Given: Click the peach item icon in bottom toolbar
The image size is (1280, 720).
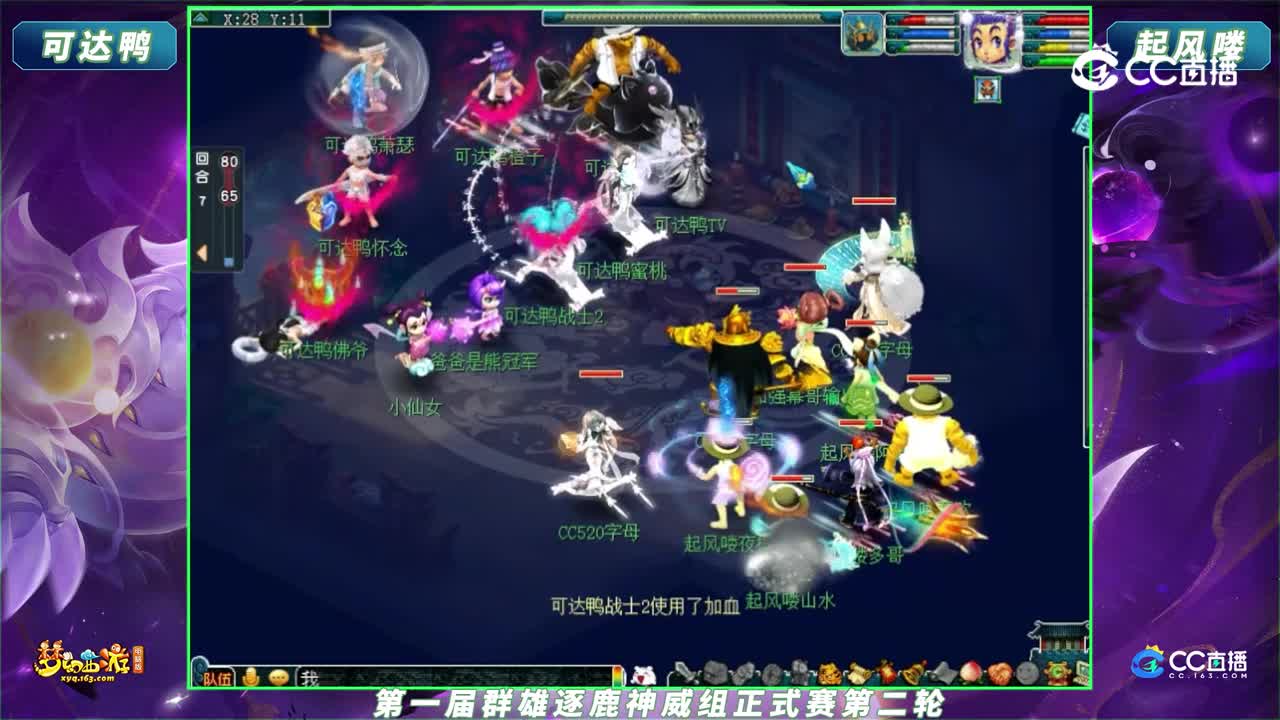Looking at the screenshot, I should coord(969,672).
